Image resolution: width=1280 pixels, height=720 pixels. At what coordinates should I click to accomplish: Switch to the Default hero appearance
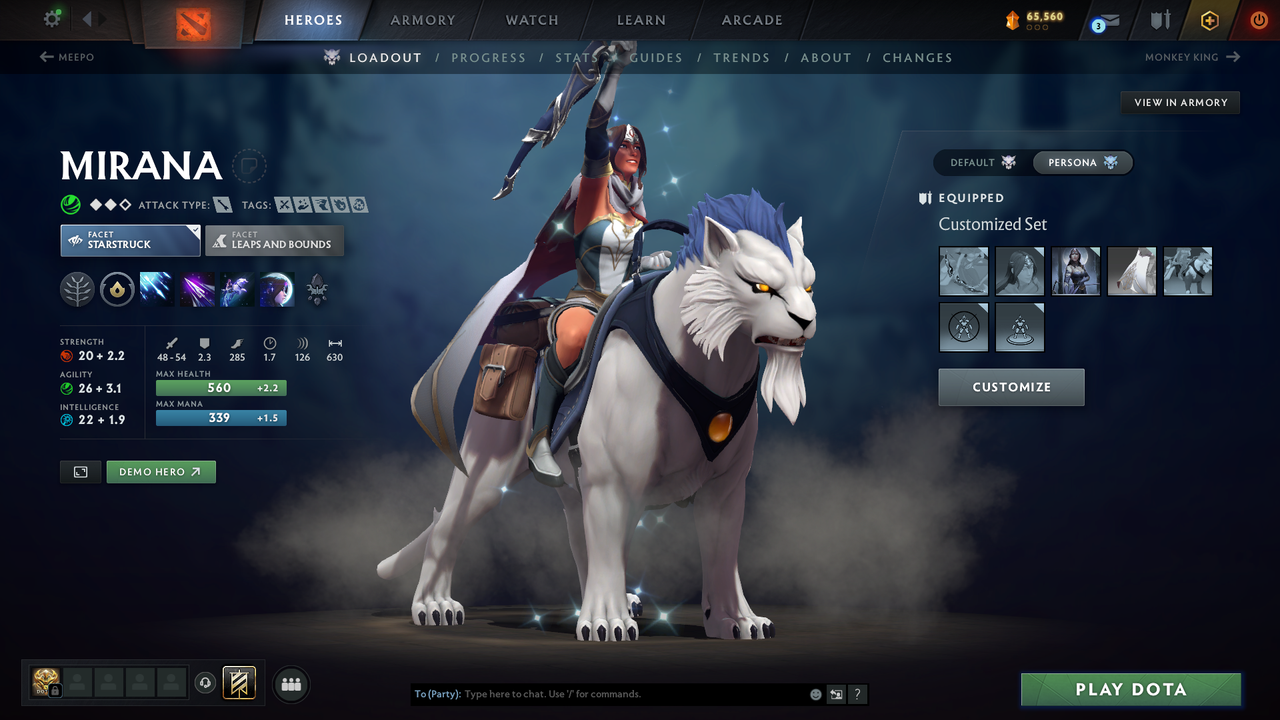click(977, 162)
